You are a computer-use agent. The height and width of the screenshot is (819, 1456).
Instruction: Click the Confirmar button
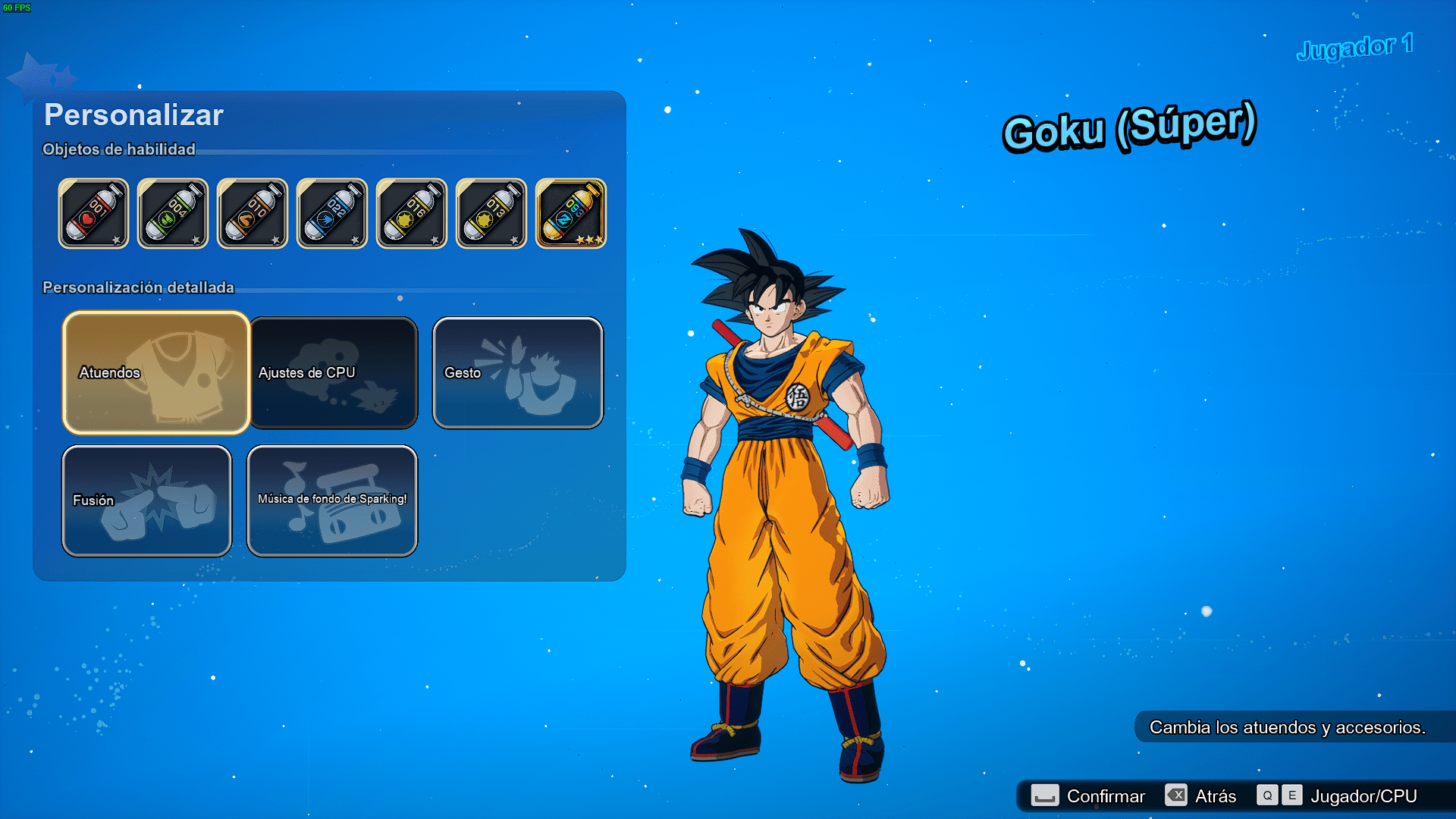(1088, 796)
